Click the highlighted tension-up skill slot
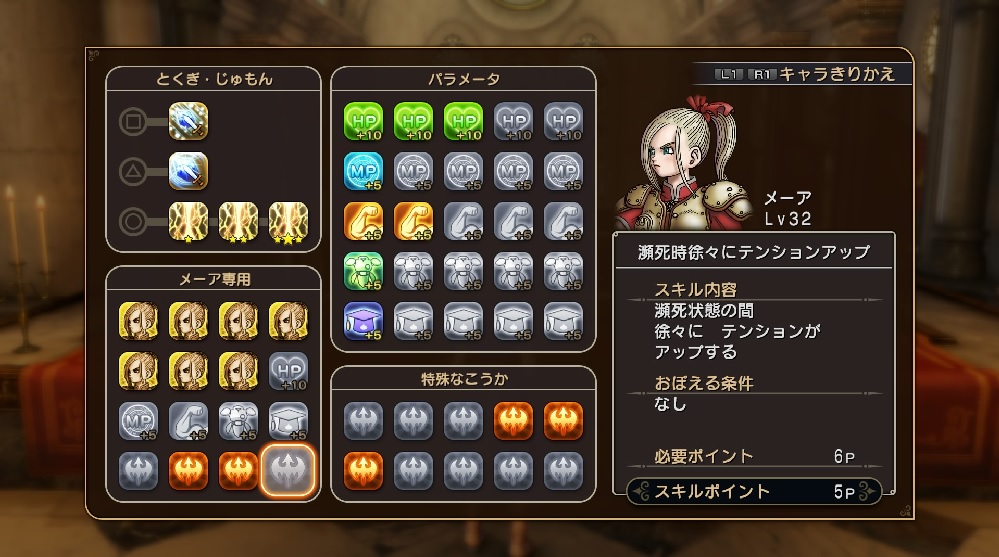The height and width of the screenshot is (557, 999). click(x=288, y=471)
